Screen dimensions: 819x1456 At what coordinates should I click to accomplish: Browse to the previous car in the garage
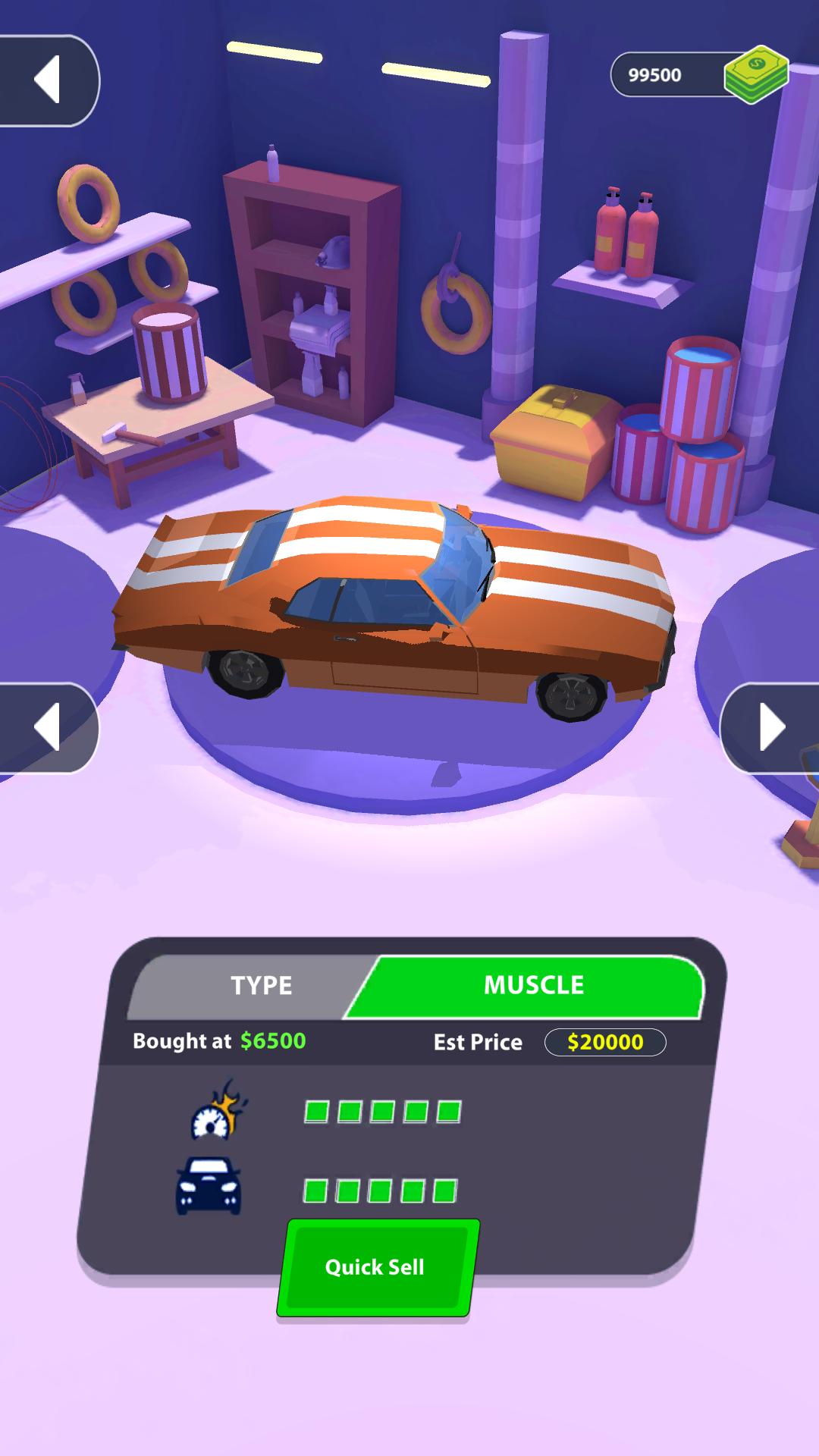coord(47,728)
